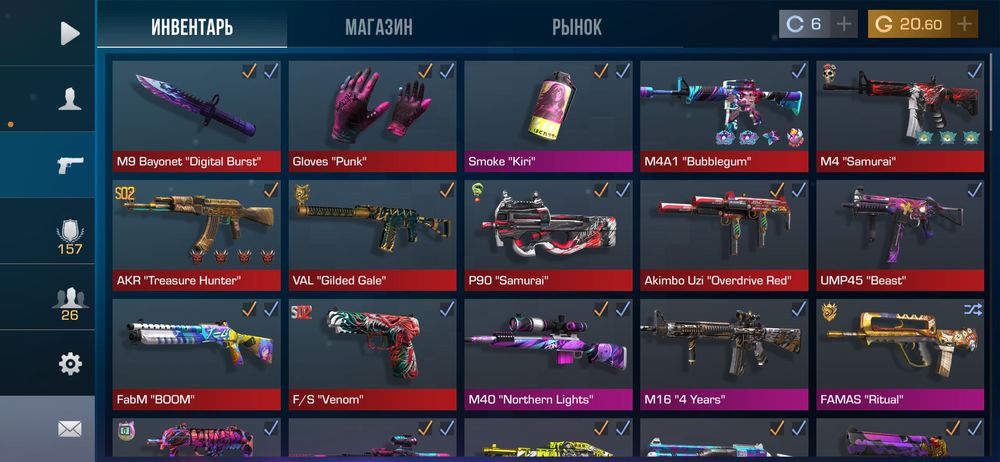Image resolution: width=1000 pixels, height=462 pixels.
Task: Tap the play arrow in the sidebar
Action: (69, 33)
